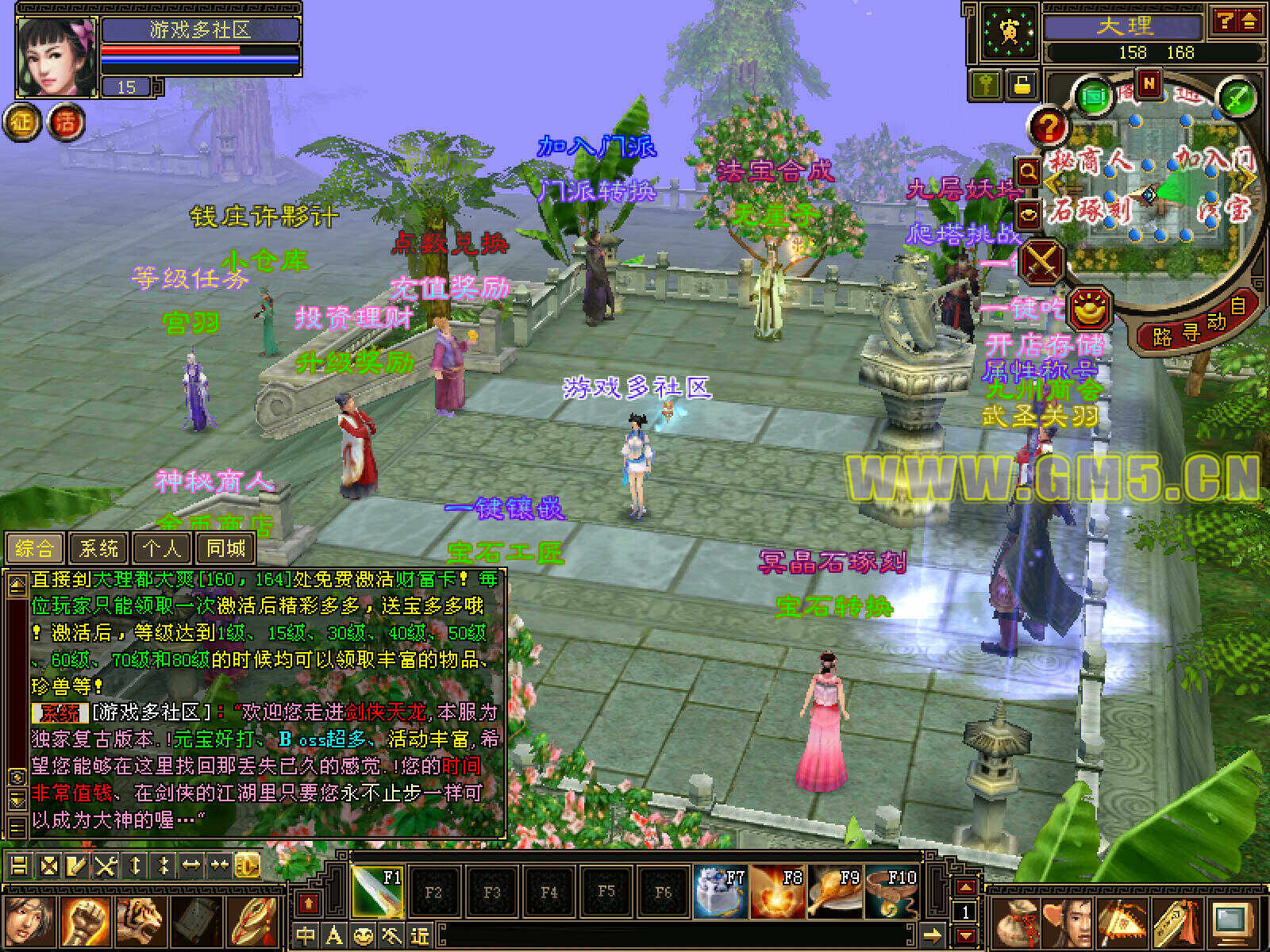Click the round 活 activity button

(67, 122)
